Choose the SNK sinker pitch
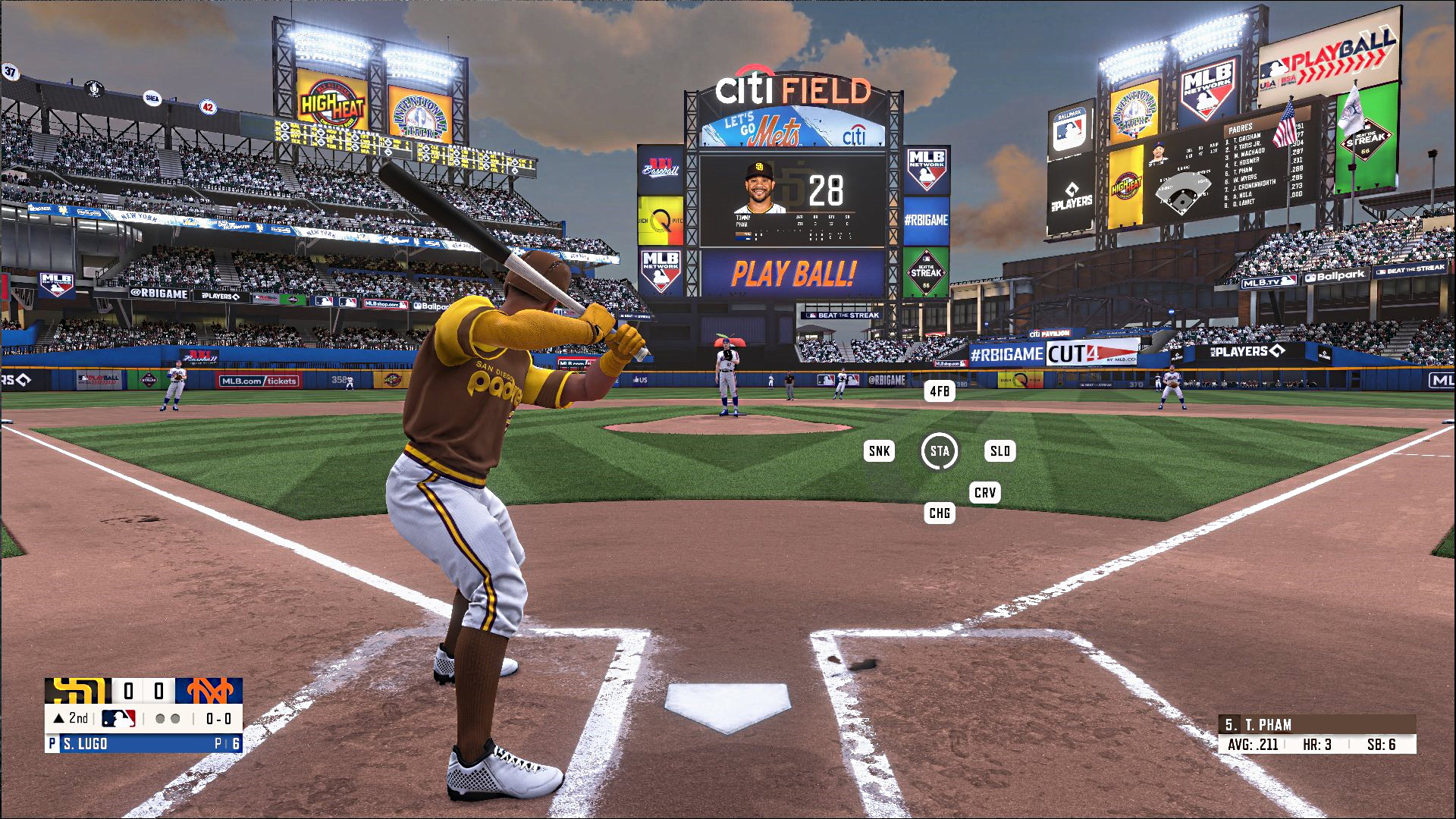This screenshot has height=819, width=1456. point(879,451)
